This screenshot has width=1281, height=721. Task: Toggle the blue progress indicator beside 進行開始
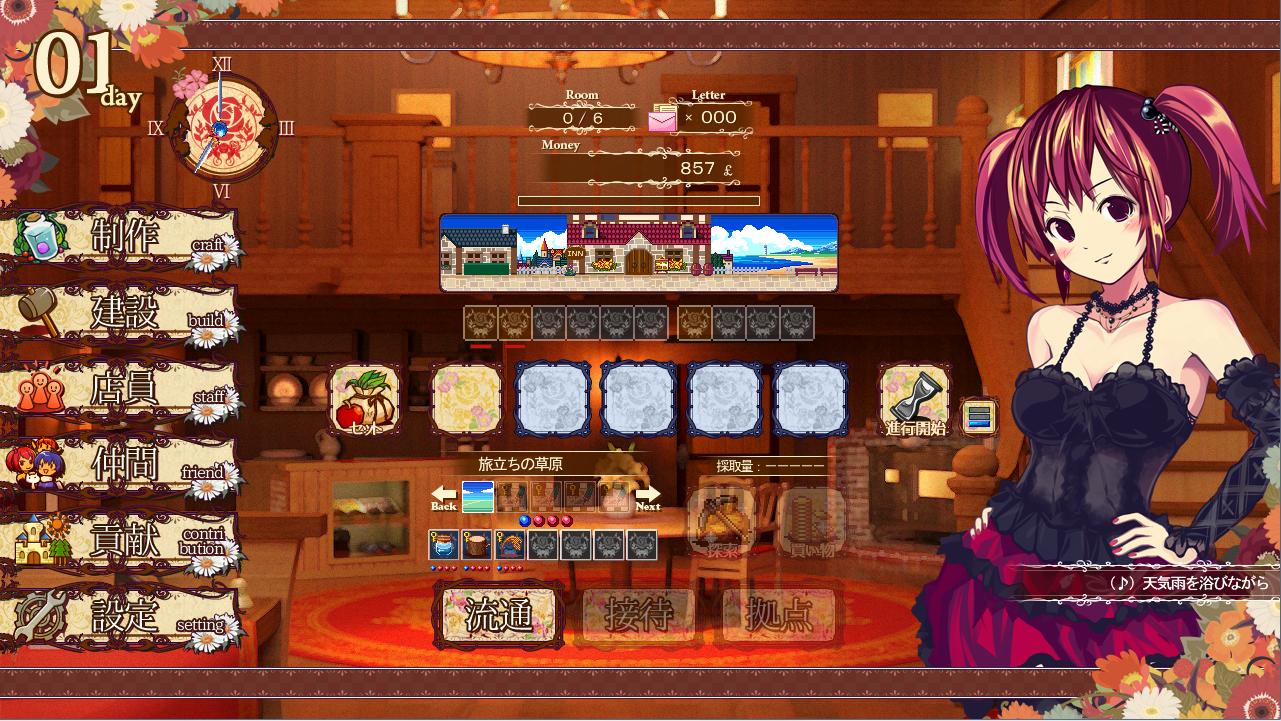(979, 417)
